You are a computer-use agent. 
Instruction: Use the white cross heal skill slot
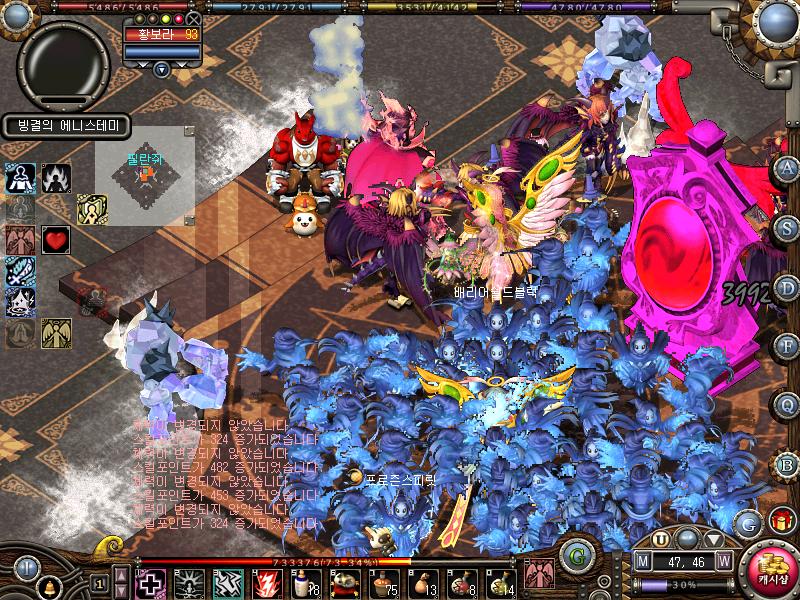tap(151, 582)
